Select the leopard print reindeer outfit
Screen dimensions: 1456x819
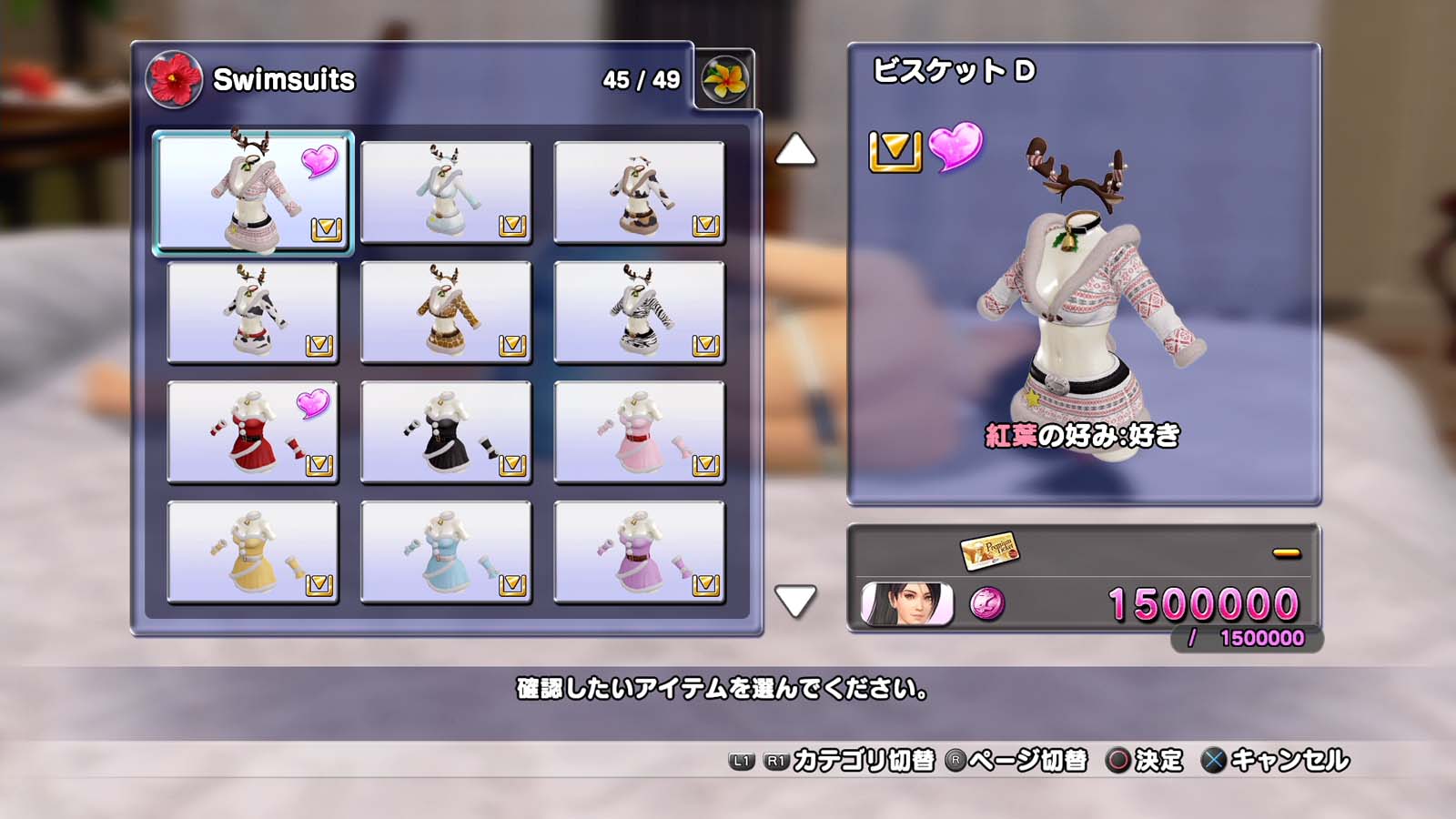point(446,312)
